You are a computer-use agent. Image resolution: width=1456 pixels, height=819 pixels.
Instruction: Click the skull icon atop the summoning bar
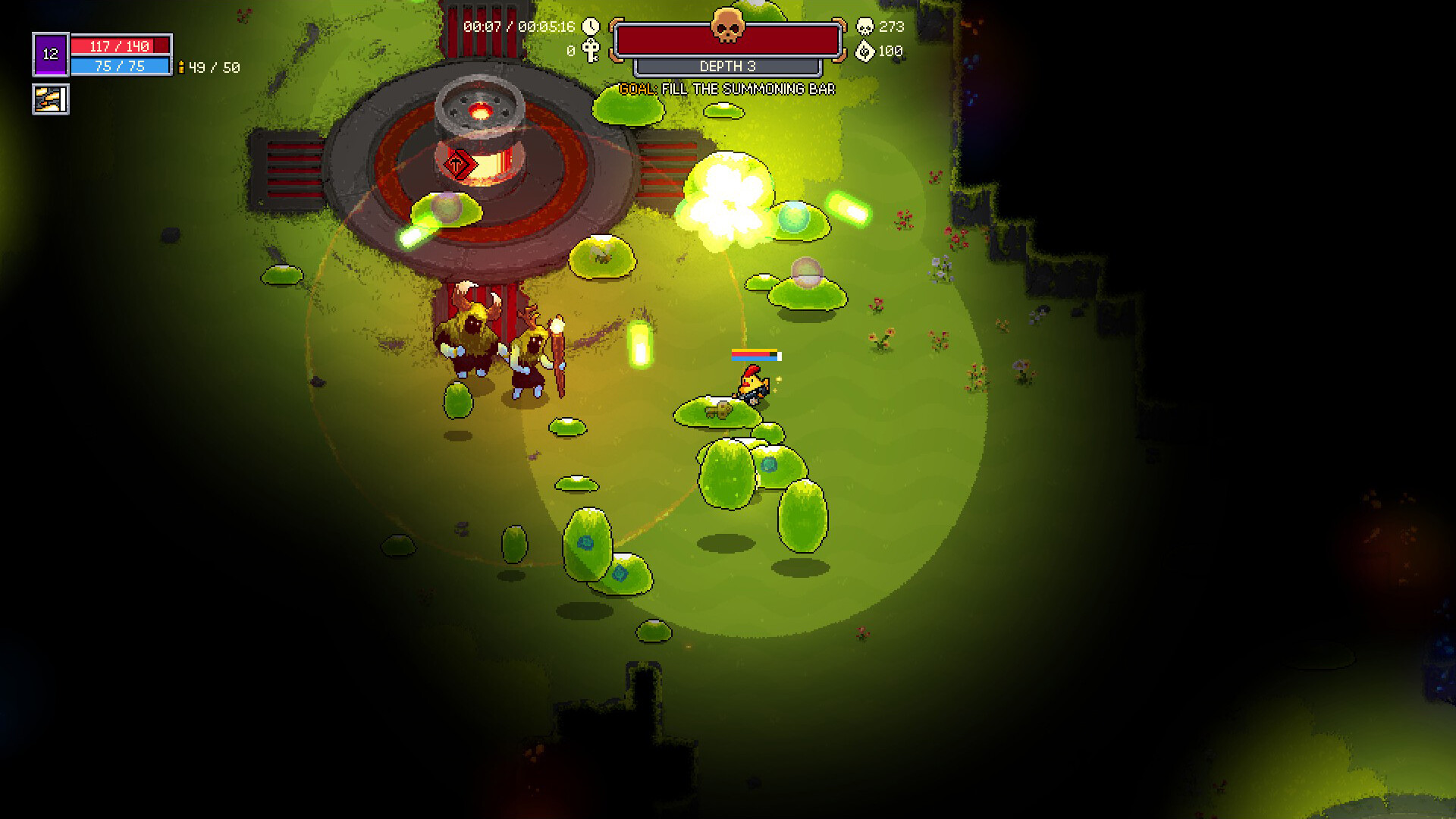coord(727,27)
